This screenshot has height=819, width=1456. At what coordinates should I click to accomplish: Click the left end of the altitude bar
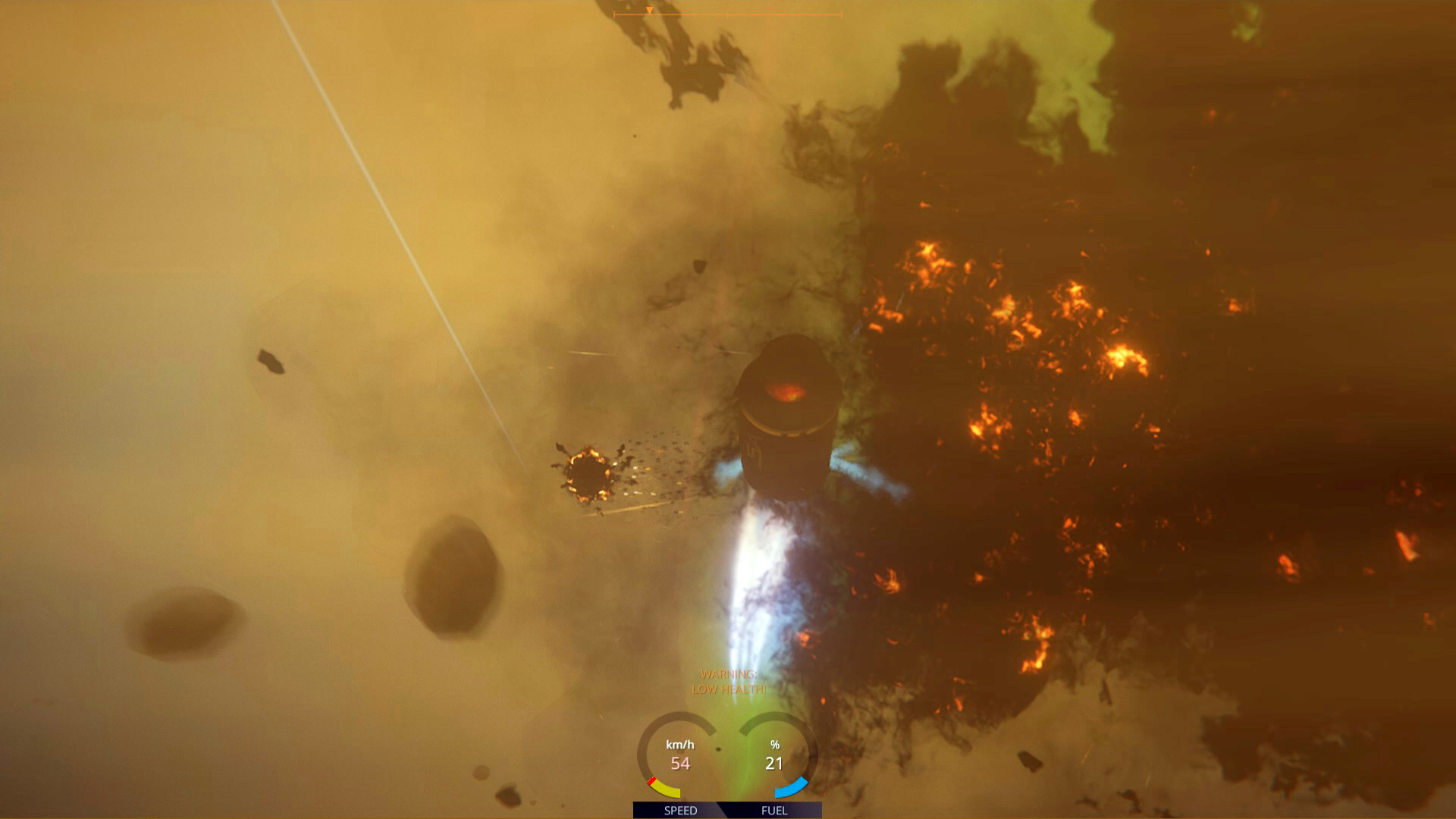tap(615, 14)
